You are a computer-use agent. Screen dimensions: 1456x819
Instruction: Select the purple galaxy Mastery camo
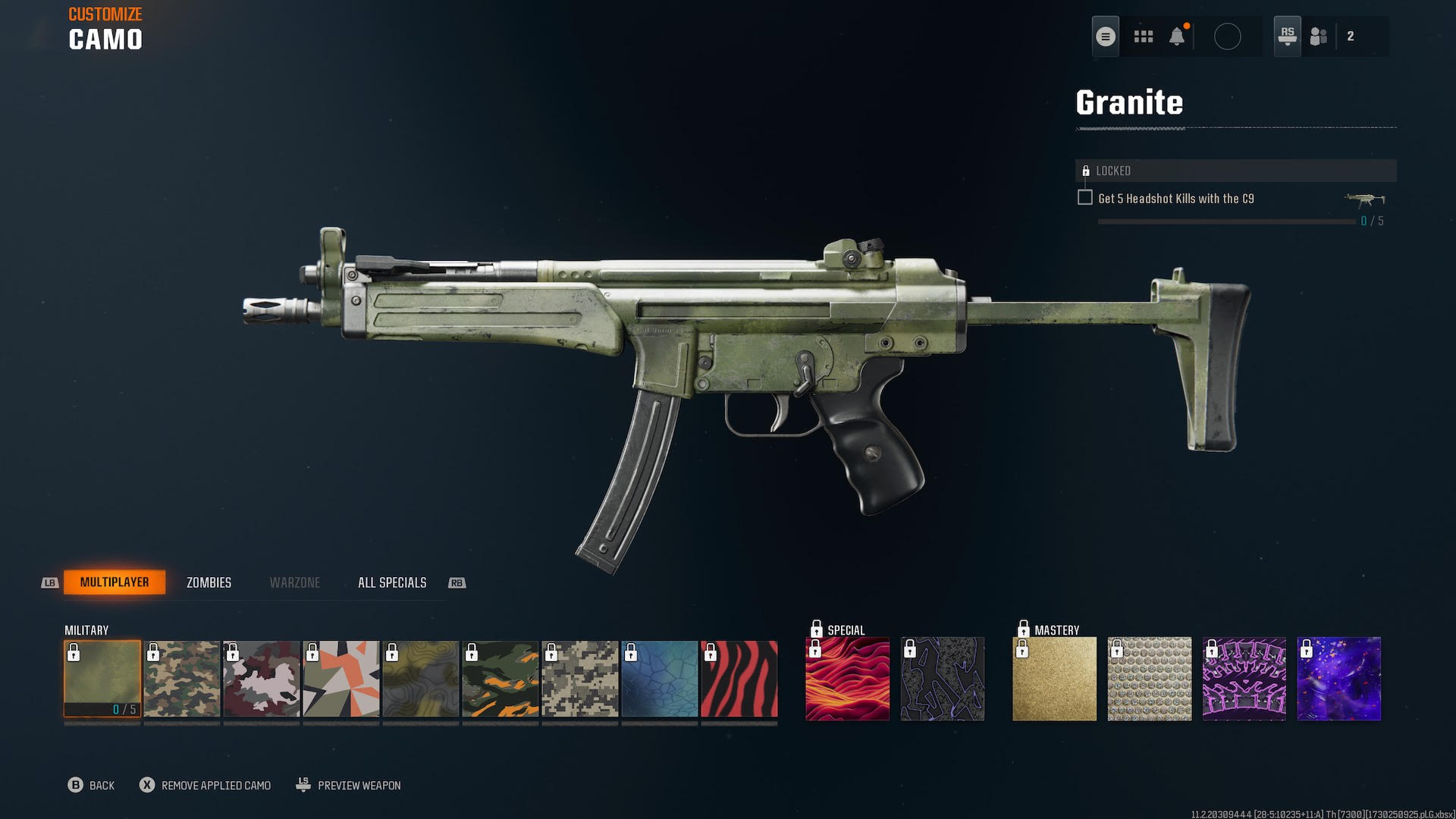coord(1338,677)
